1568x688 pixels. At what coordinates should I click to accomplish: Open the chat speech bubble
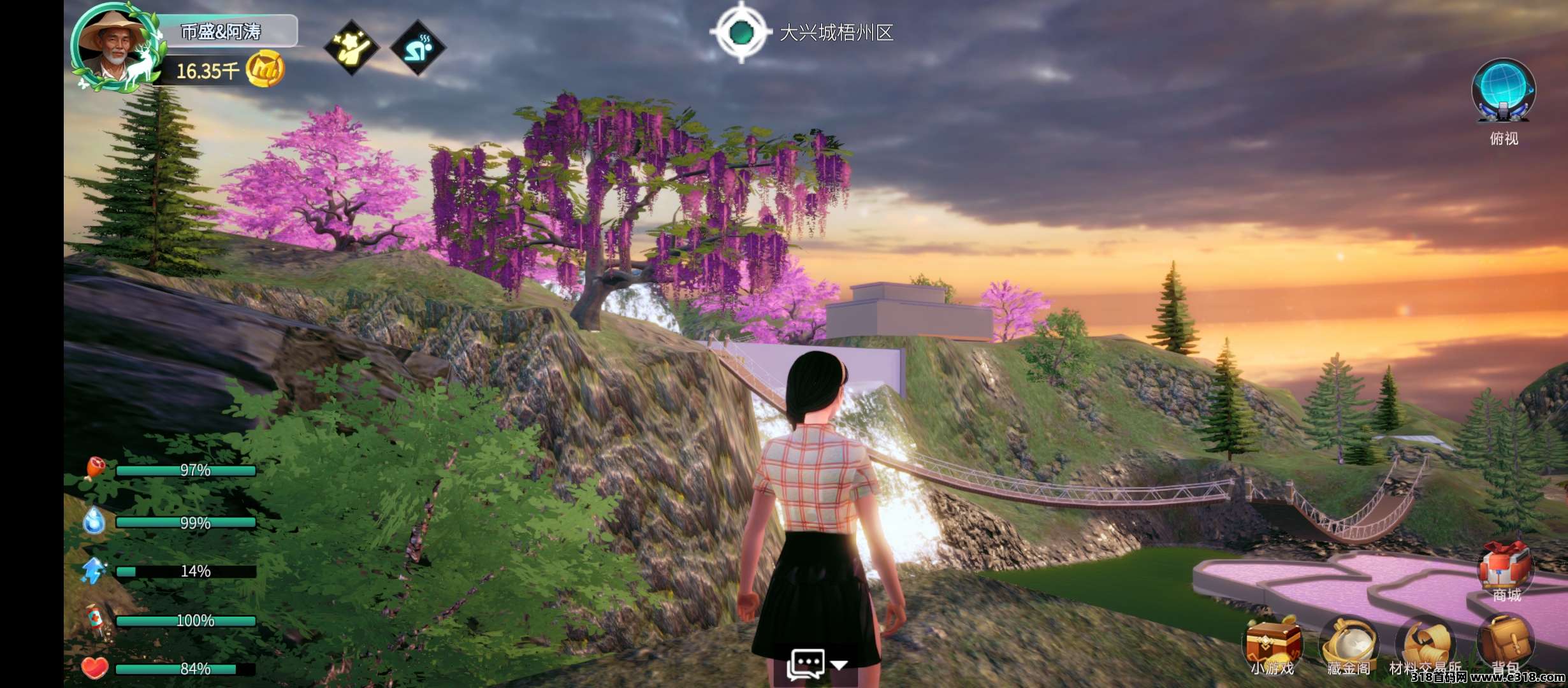(x=806, y=664)
